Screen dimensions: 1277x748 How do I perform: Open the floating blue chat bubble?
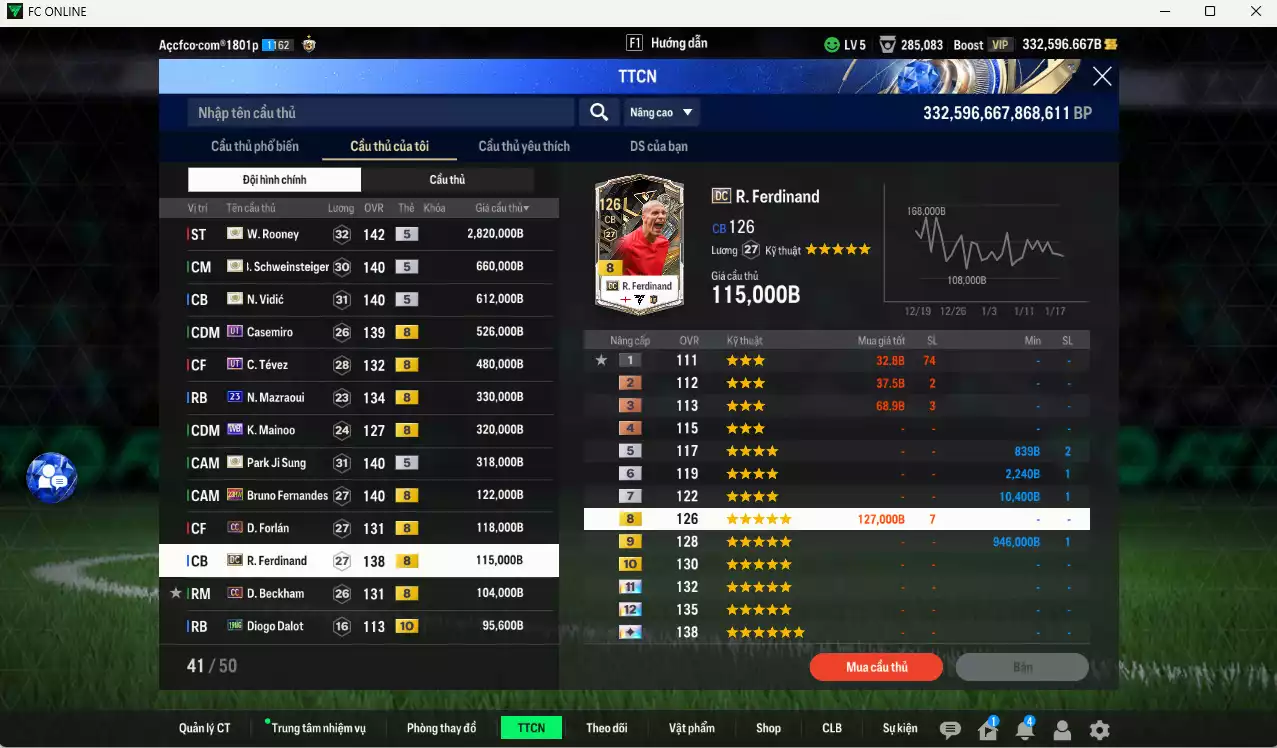tap(52, 478)
